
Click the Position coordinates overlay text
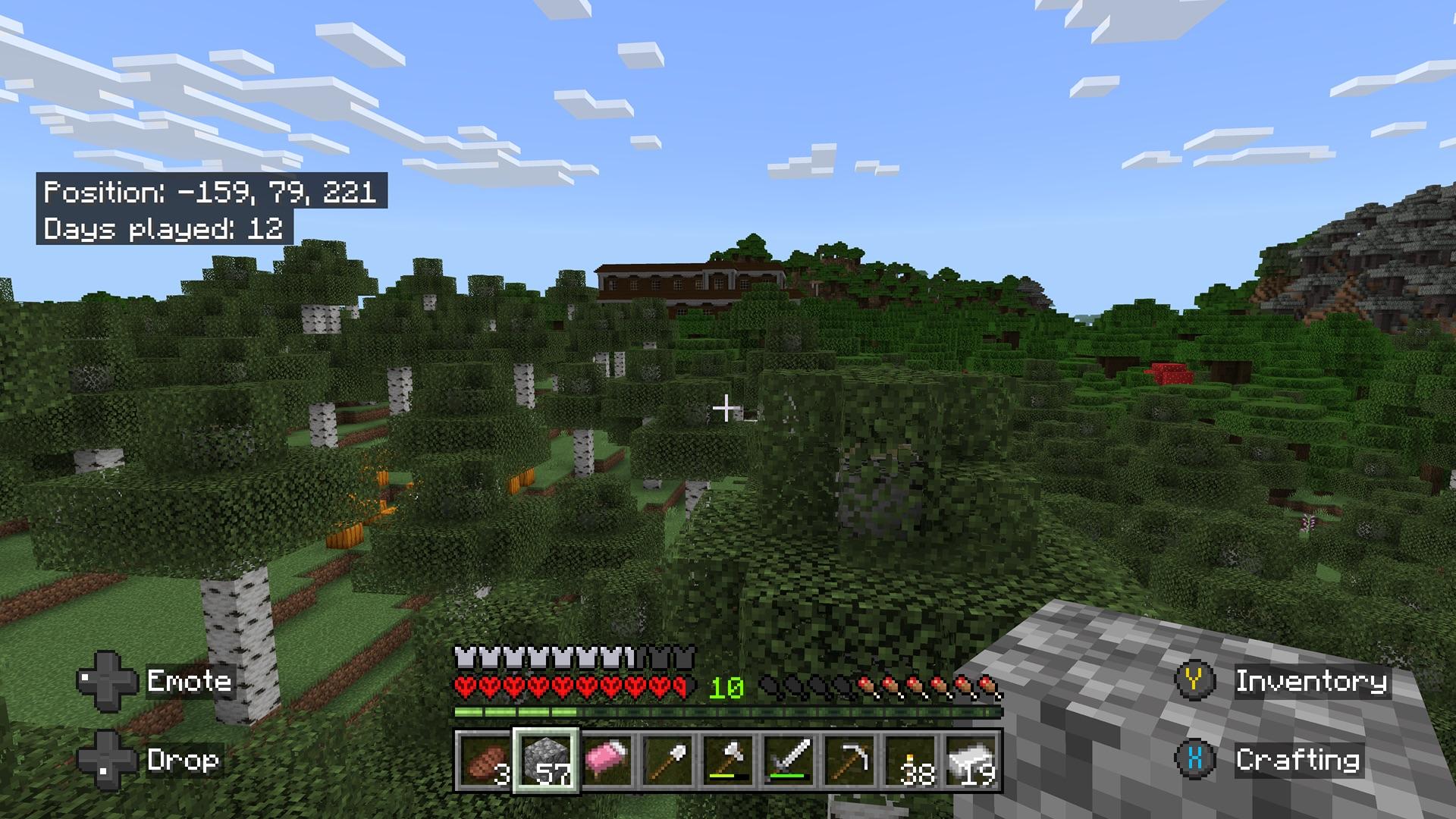click(210, 193)
